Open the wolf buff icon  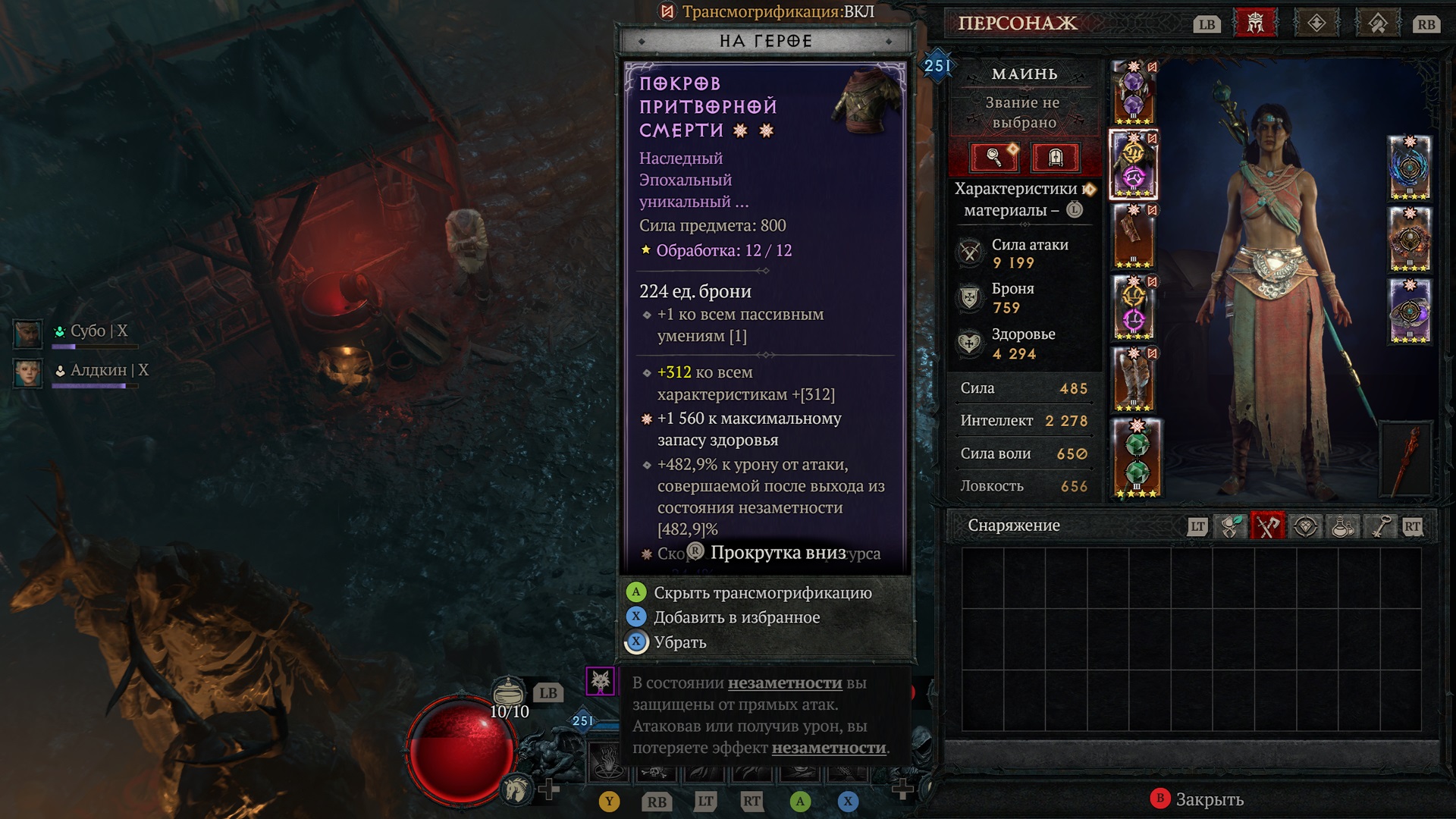point(600,681)
